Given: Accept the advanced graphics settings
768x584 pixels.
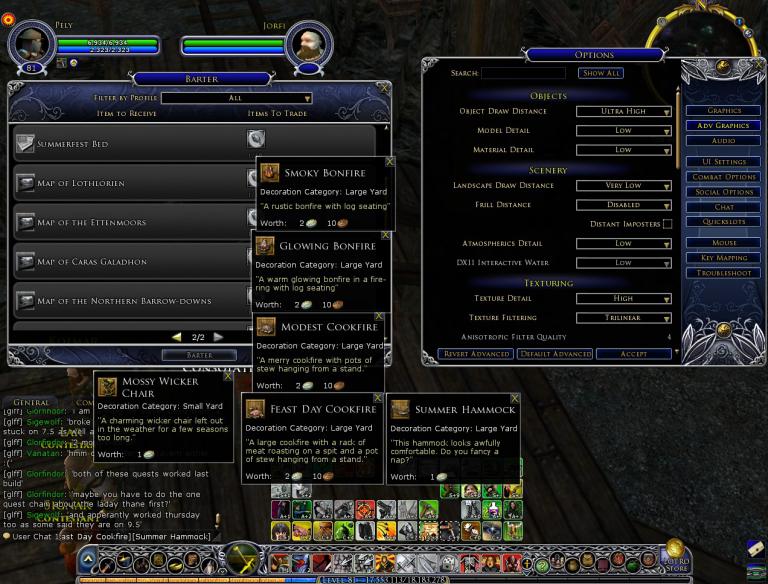Looking at the screenshot, I should pyautogui.click(x=633, y=354).
